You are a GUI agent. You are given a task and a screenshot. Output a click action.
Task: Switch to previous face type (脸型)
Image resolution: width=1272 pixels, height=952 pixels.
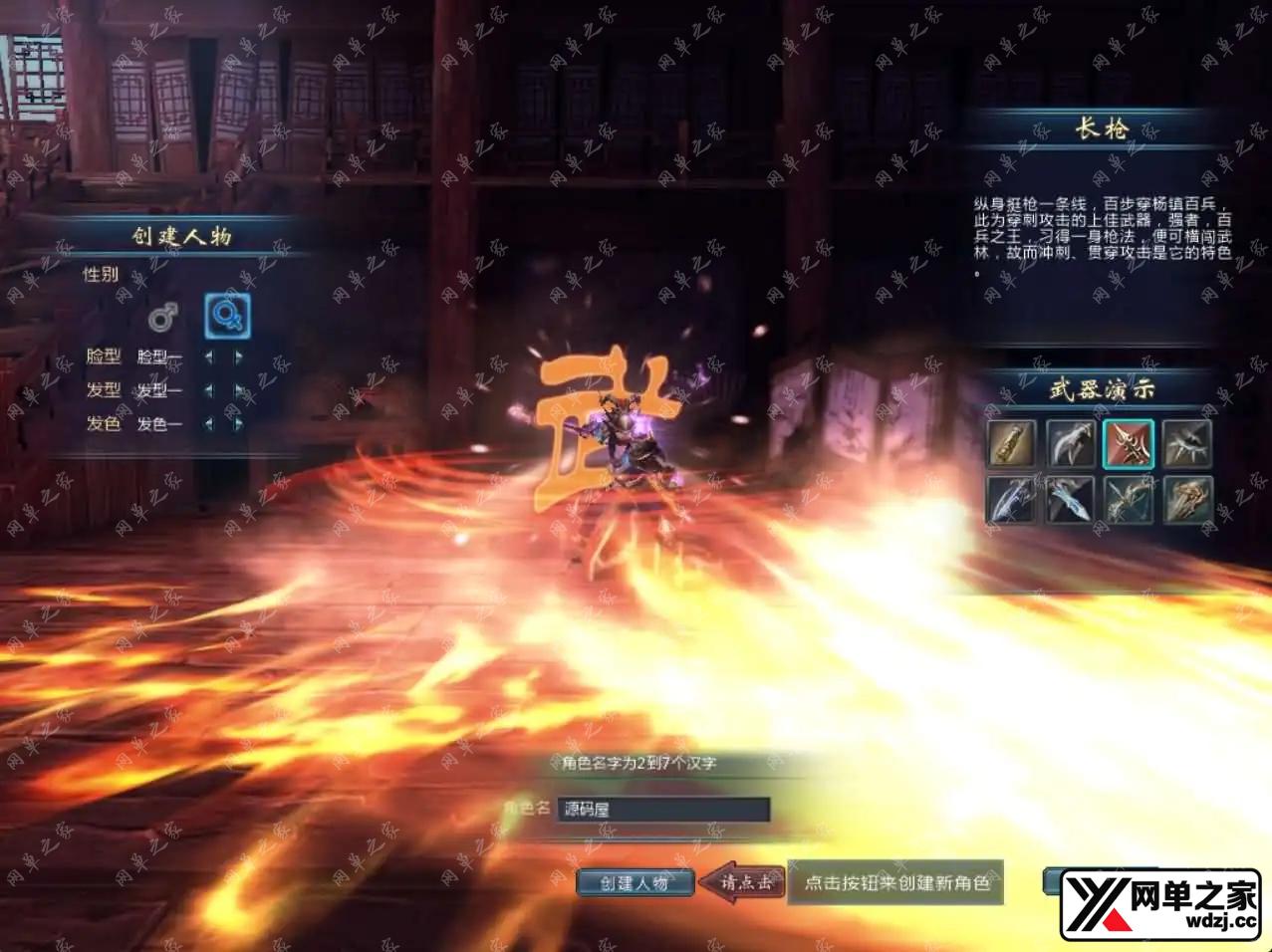pyautogui.click(x=209, y=357)
